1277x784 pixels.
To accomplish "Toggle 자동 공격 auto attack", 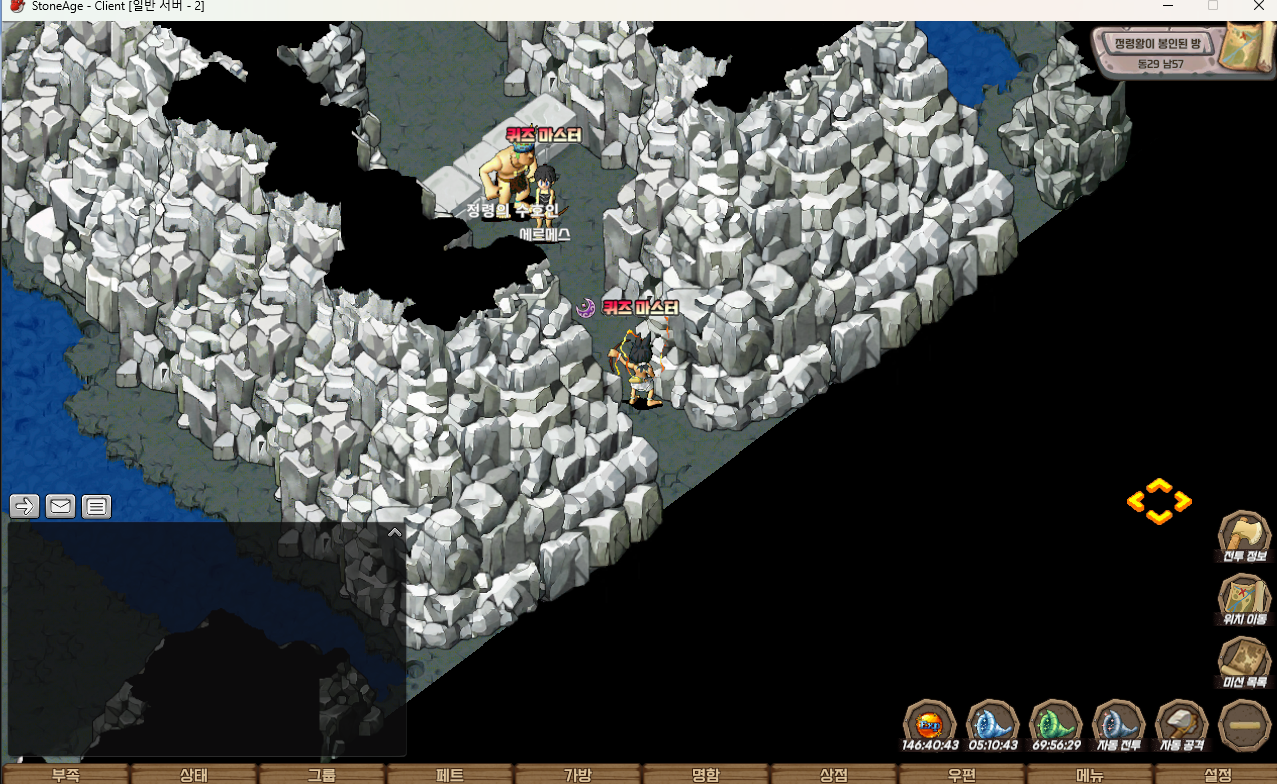I will pyautogui.click(x=1182, y=725).
